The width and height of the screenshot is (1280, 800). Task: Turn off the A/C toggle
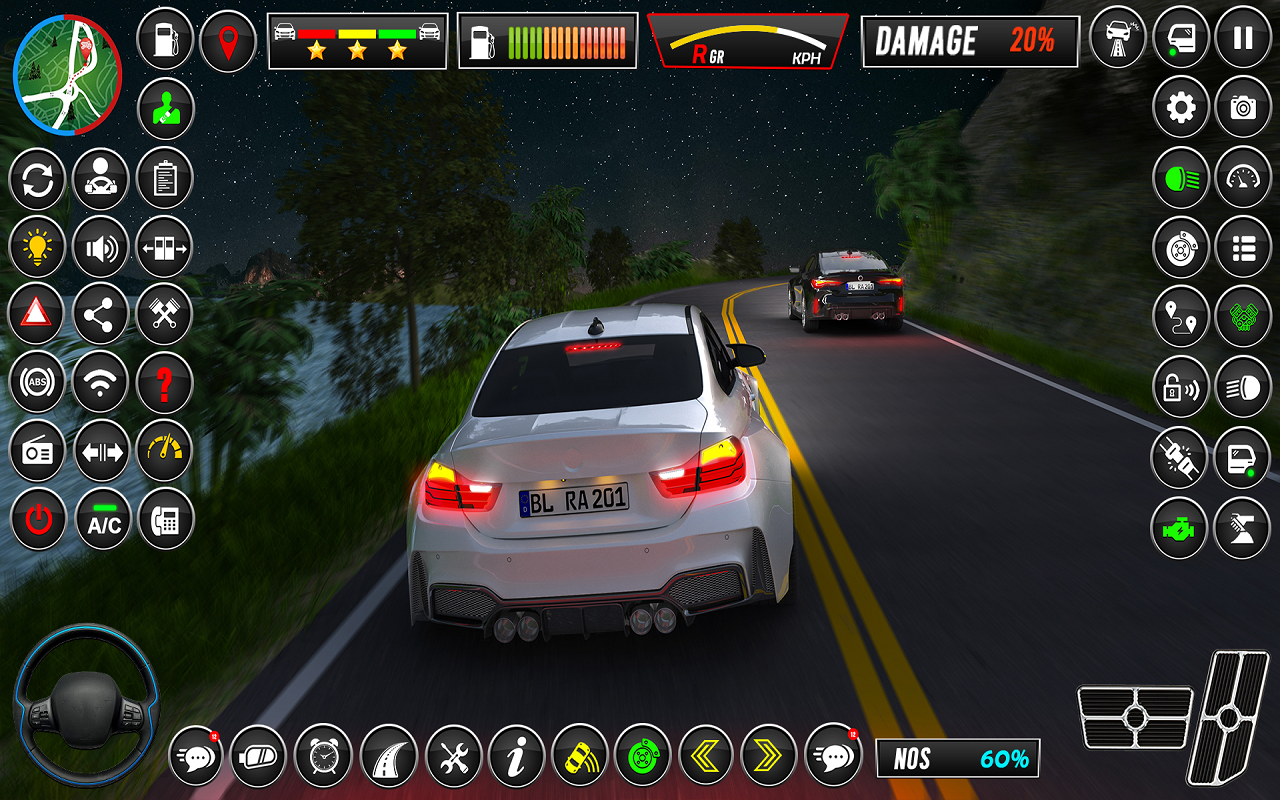[x=100, y=518]
